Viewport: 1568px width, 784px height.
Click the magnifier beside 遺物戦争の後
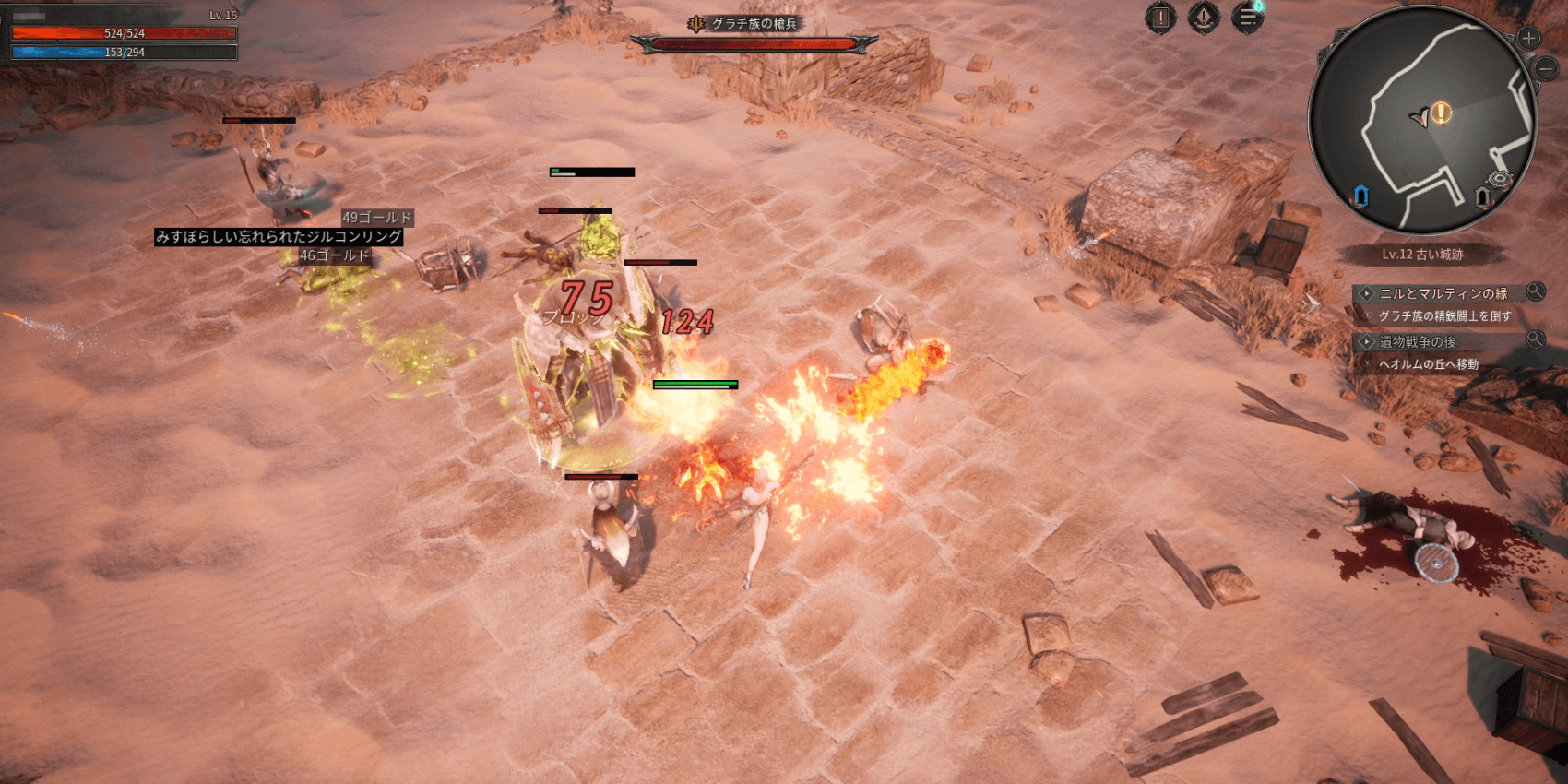pyautogui.click(x=1535, y=339)
